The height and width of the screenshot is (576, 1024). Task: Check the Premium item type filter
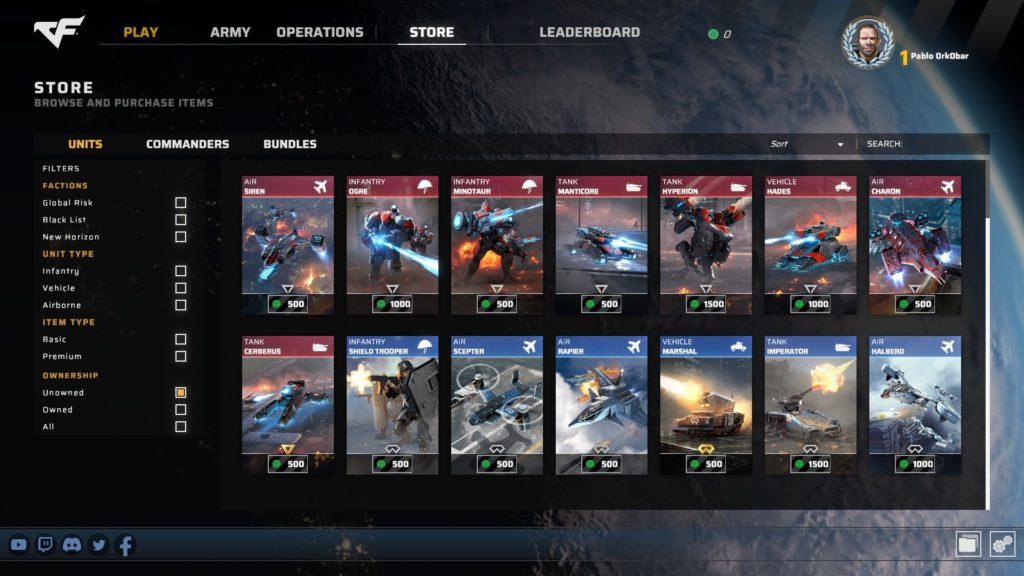point(181,356)
